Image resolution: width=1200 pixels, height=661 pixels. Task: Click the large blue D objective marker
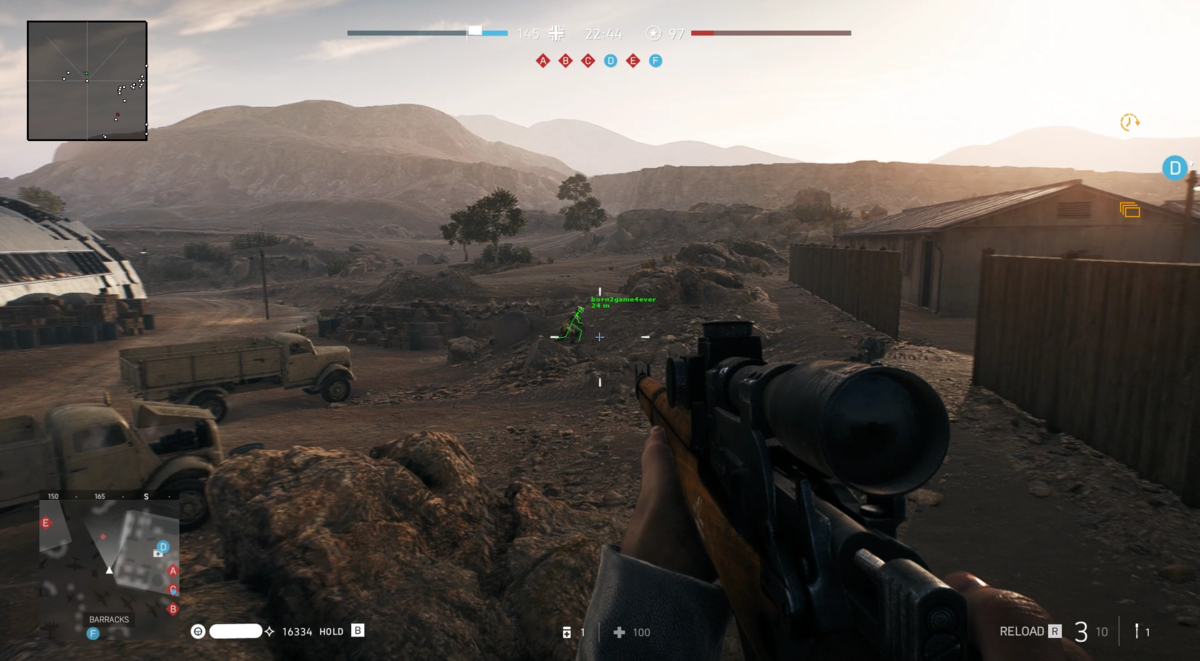pyautogui.click(x=1174, y=167)
